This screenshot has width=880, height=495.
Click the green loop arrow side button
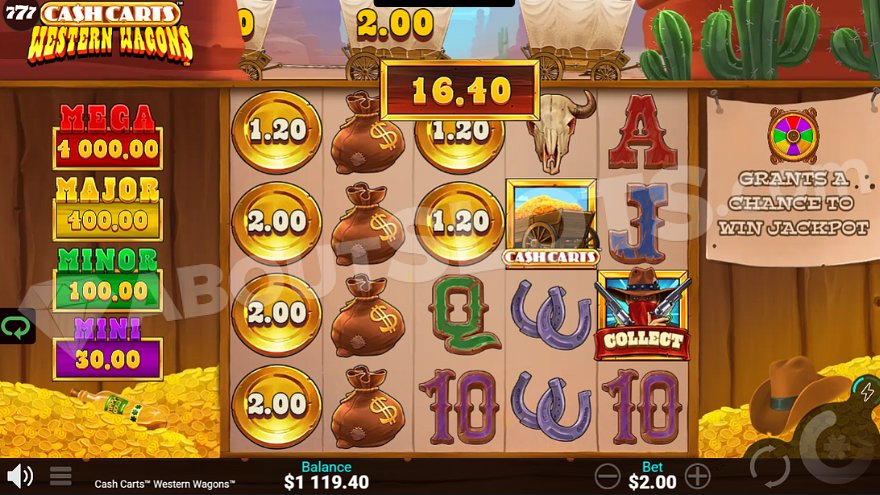pos(17,326)
